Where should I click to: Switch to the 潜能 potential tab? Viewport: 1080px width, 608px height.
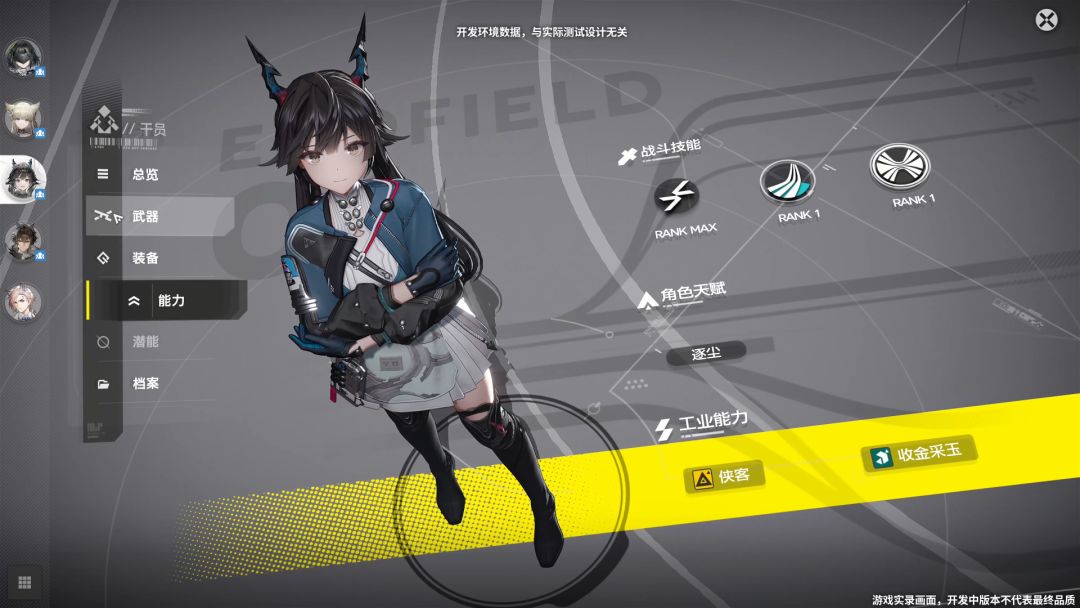tap(145, 342)
